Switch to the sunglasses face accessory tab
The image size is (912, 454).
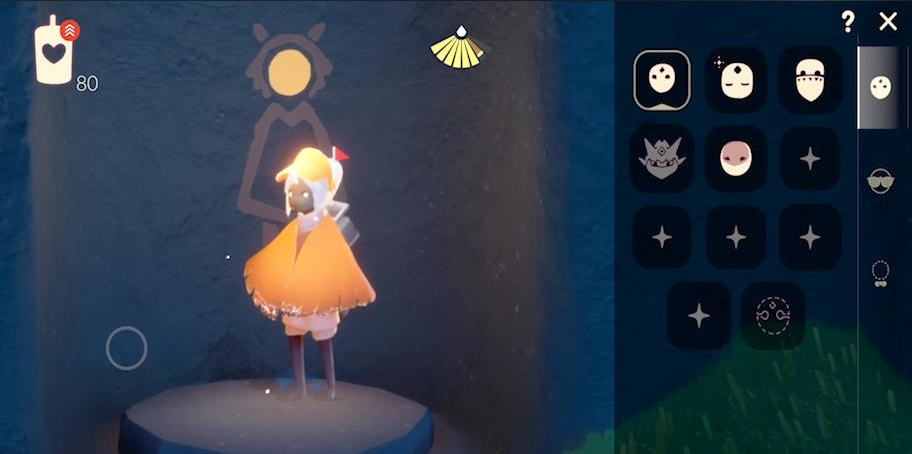[x=881, y=181]
